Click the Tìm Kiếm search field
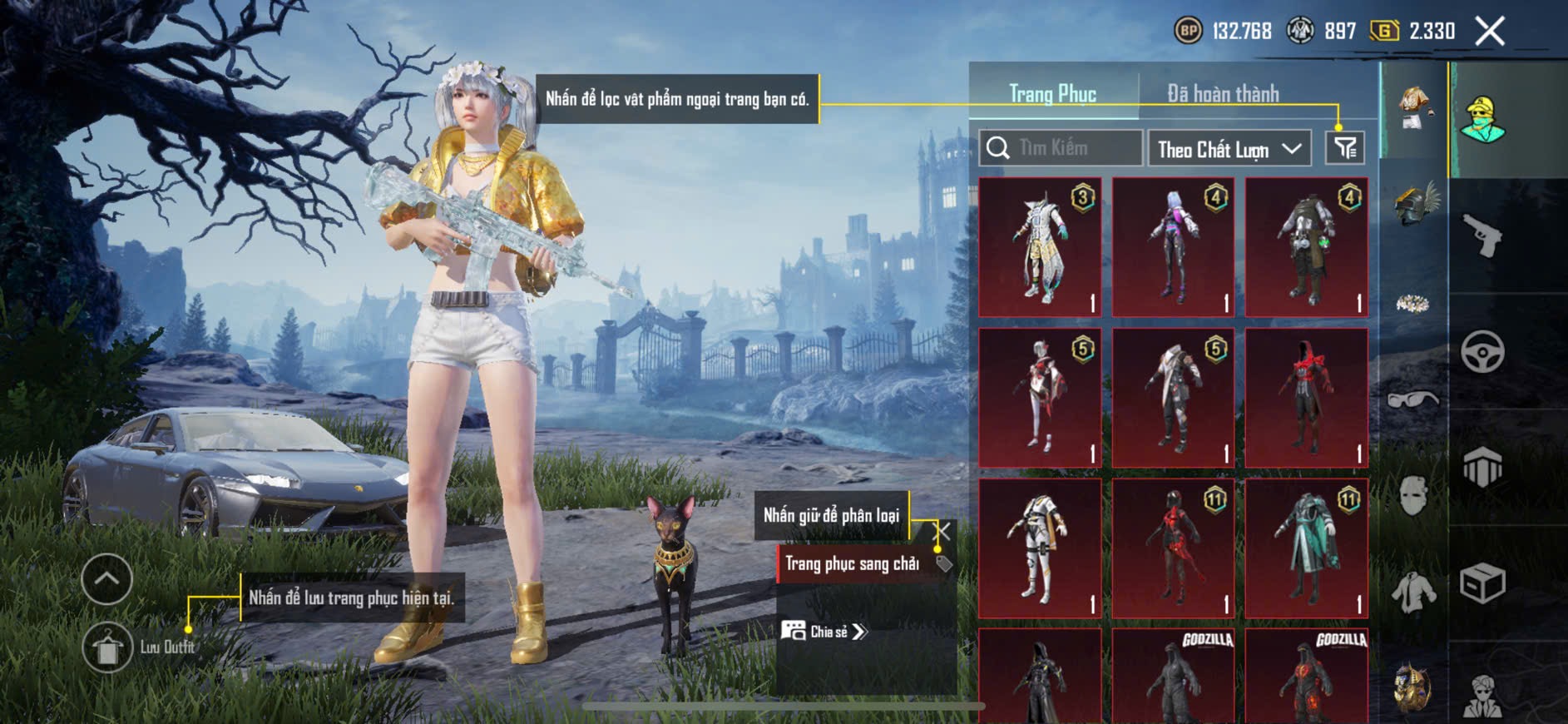Viewport: 1568px width, 724px height. [x=1061, y=148]
